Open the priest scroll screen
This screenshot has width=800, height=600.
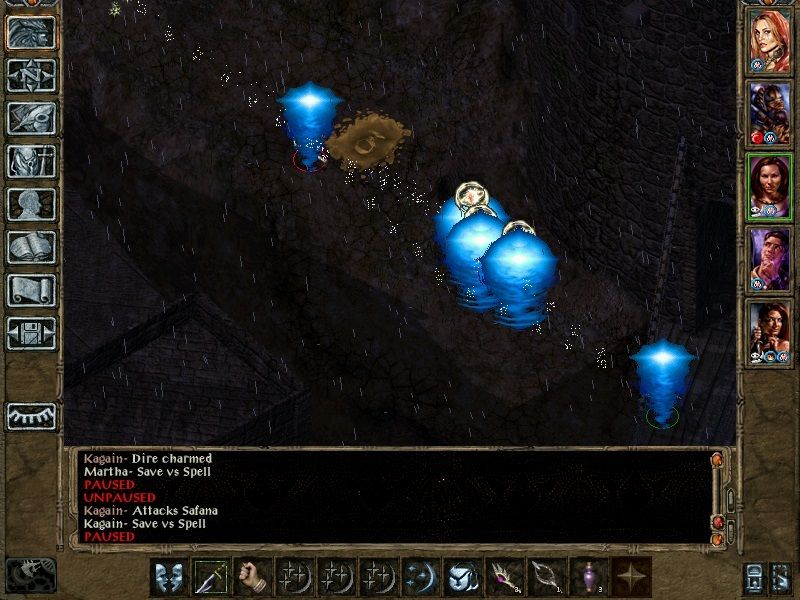click(31, 290)
